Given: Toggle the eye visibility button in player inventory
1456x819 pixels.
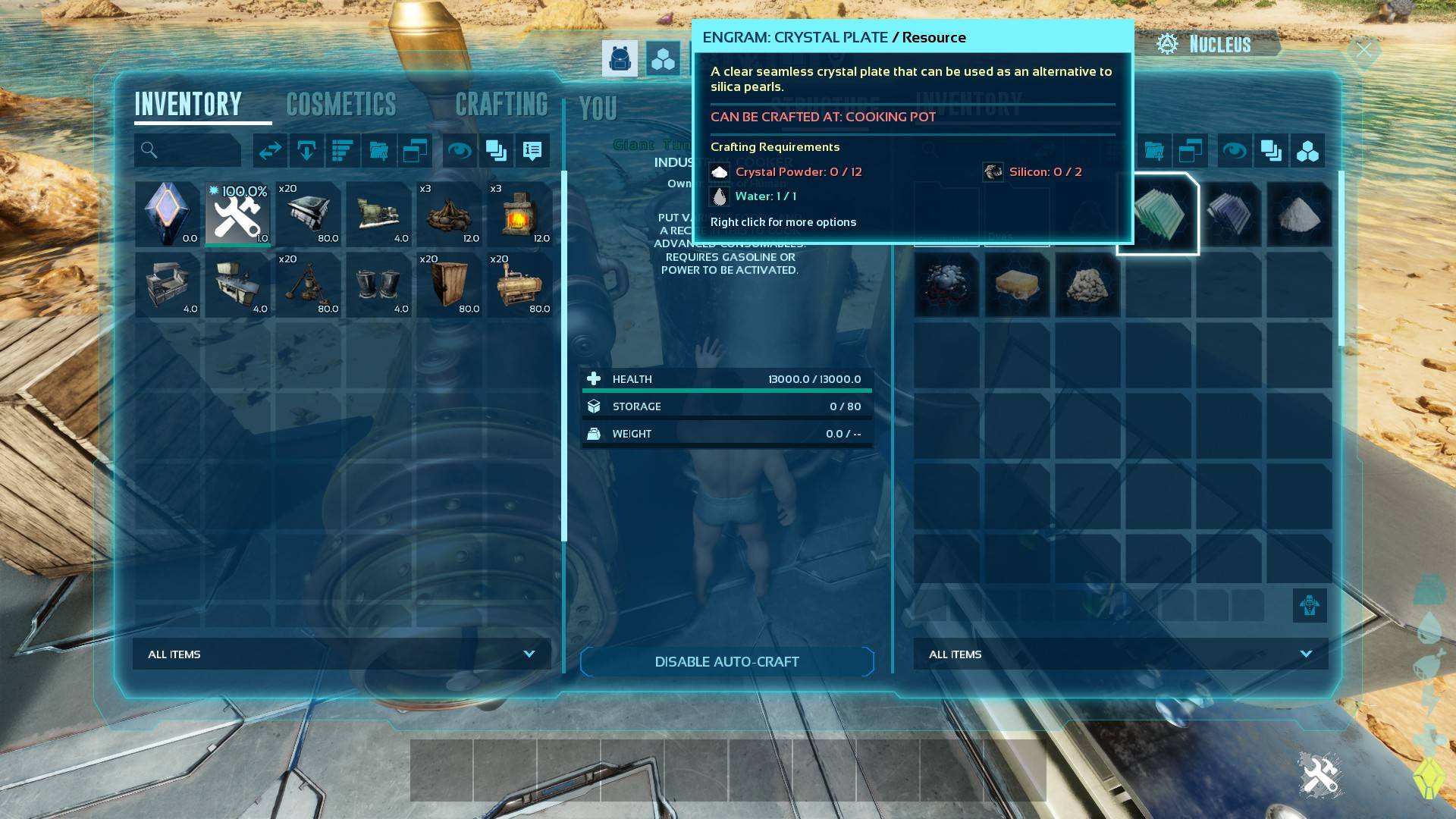Looking at the screenshot, I should (460, 151).
